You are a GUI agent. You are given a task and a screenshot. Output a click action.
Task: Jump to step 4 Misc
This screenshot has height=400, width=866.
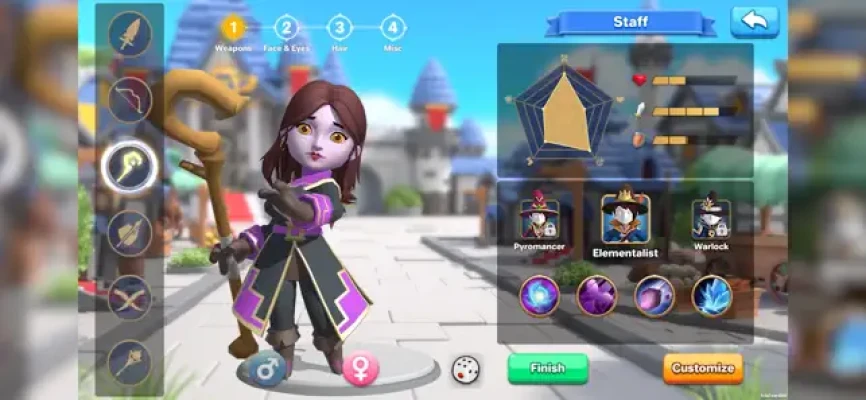point(393,28)
